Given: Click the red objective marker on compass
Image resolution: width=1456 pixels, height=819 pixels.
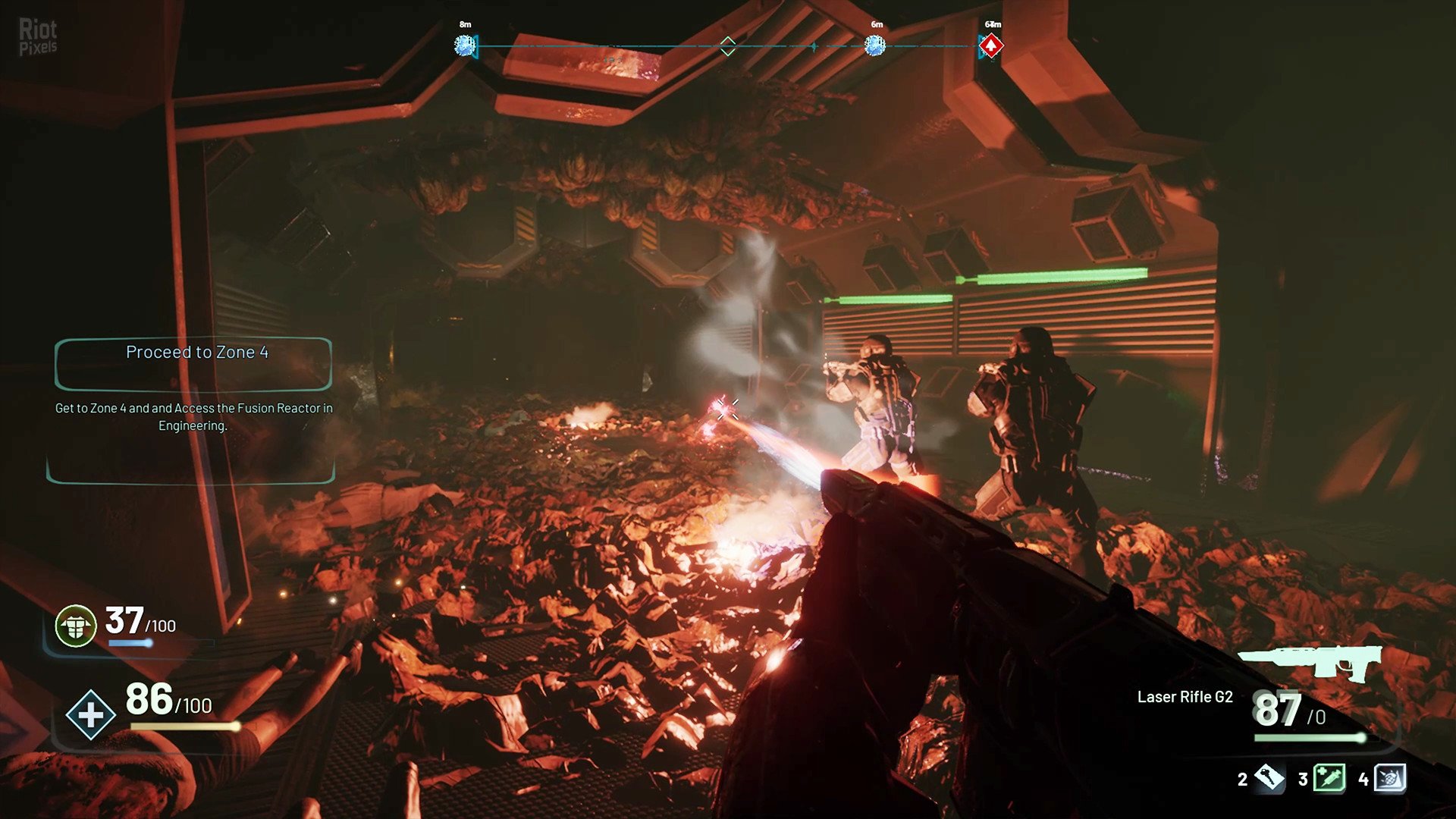Looking at the screenshot, I should 990,46.
